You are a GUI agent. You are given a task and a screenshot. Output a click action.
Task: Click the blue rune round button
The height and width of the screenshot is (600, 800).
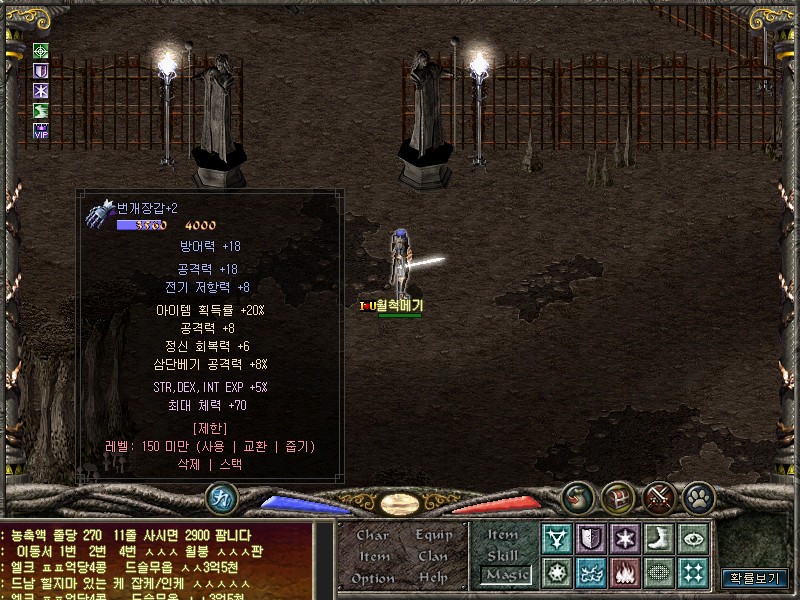(221, 498)
